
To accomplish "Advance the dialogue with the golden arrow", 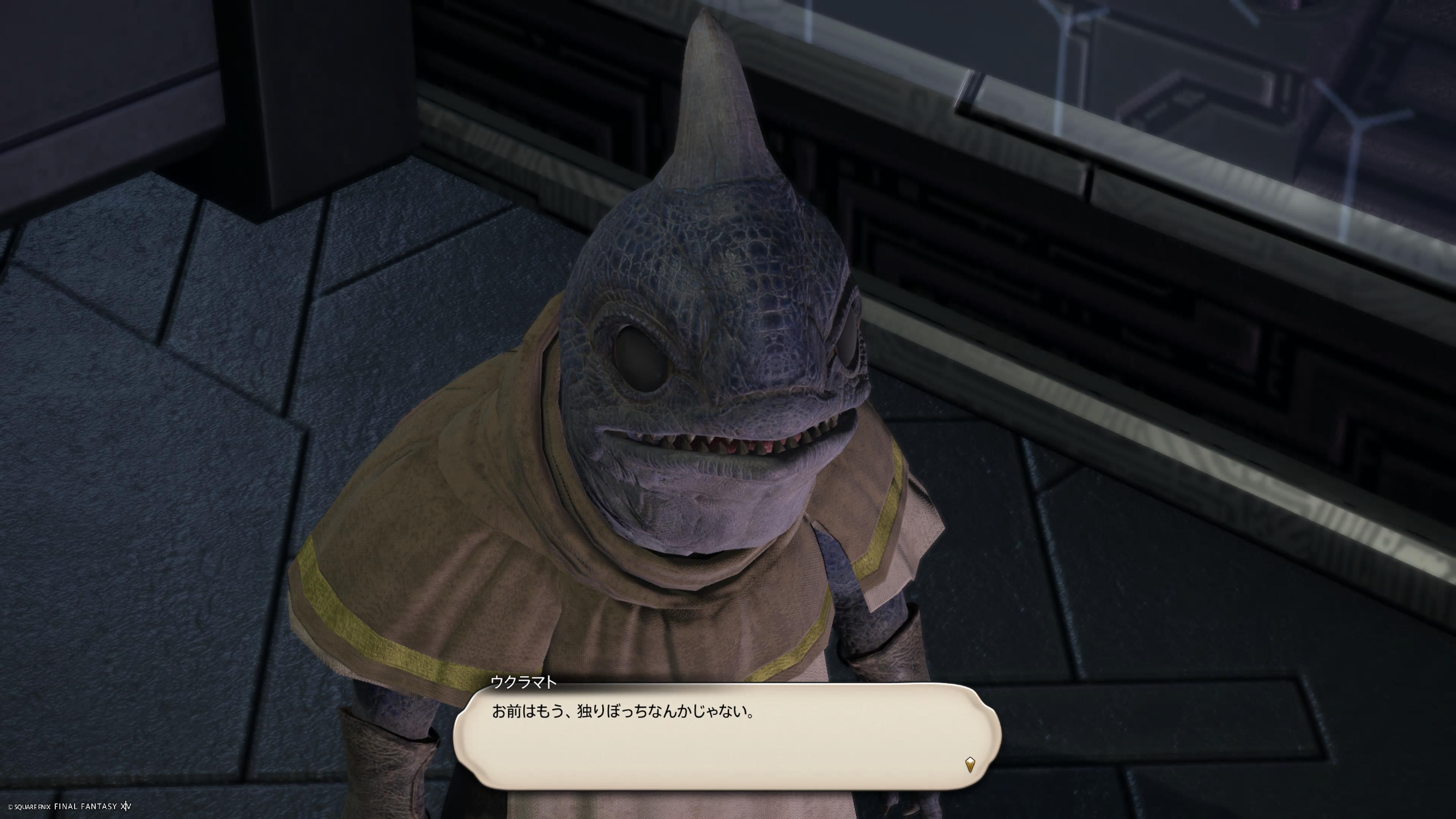I will pos(970,764).
